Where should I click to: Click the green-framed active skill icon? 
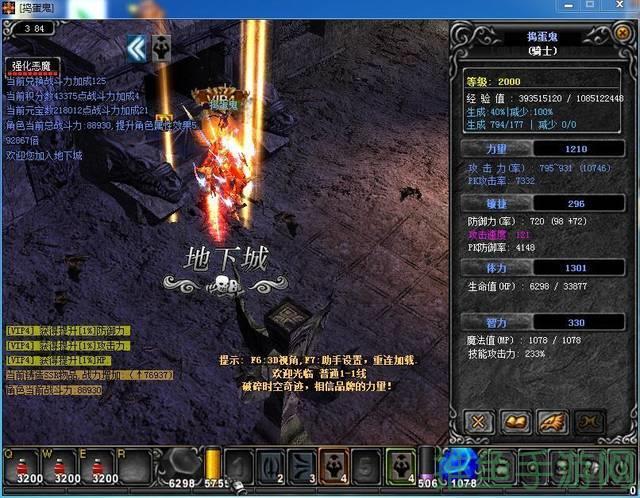coord(401,466)
